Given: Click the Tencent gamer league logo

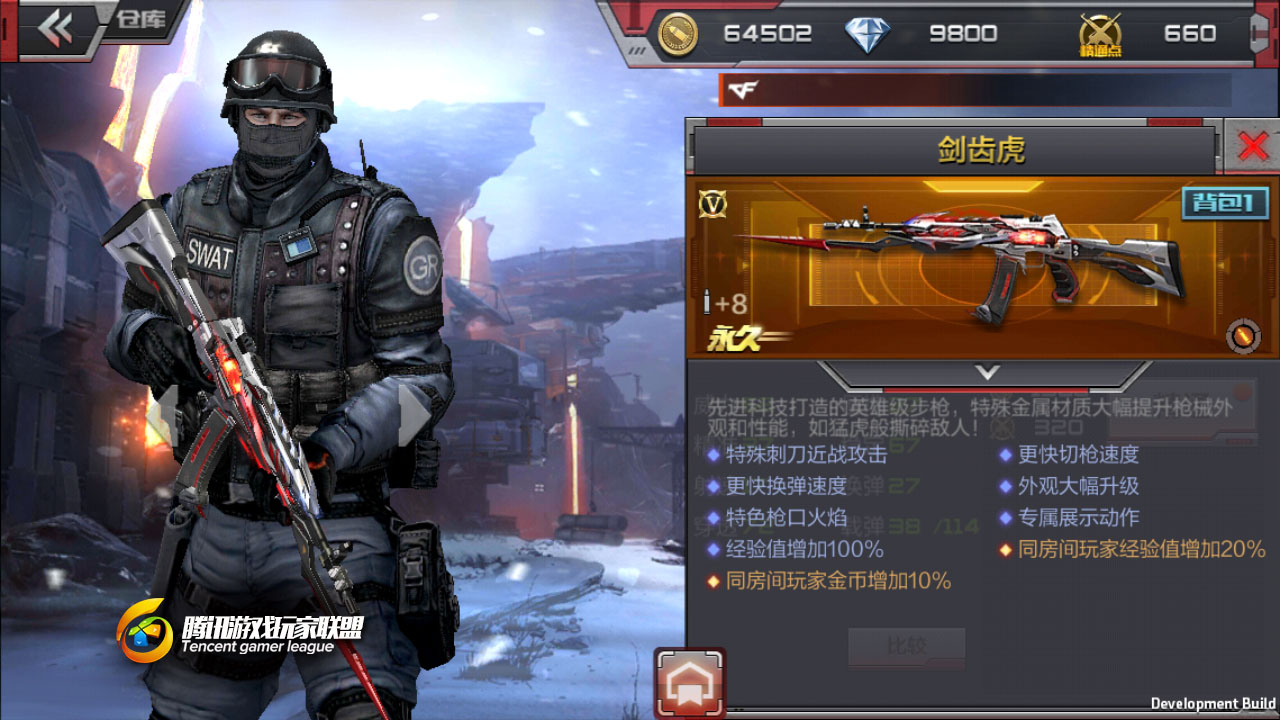Looking at the screenshot, I should 145,631.
